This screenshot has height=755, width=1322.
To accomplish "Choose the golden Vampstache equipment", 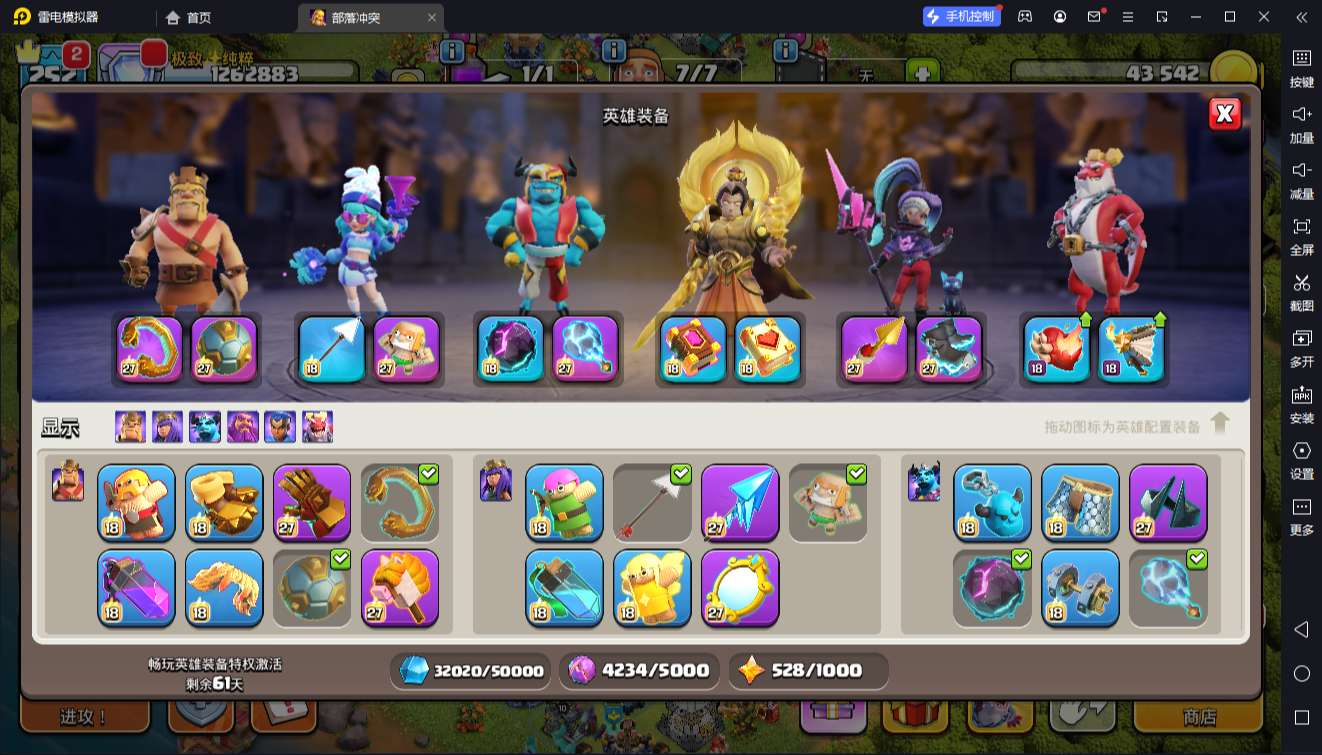I will click(x=224, y=588).
